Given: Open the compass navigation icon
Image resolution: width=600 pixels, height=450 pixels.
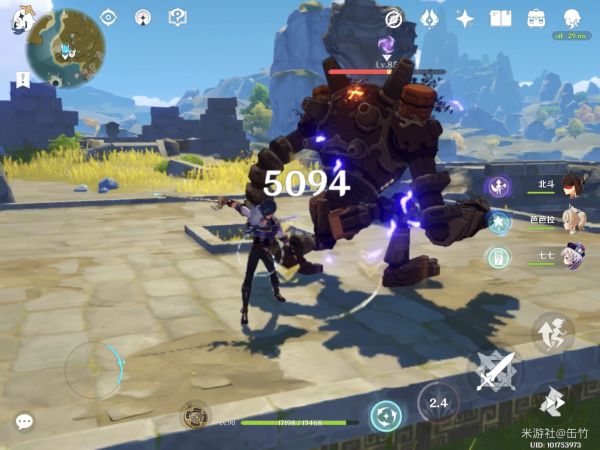Looking at the screenshot, I should (393, 18).
